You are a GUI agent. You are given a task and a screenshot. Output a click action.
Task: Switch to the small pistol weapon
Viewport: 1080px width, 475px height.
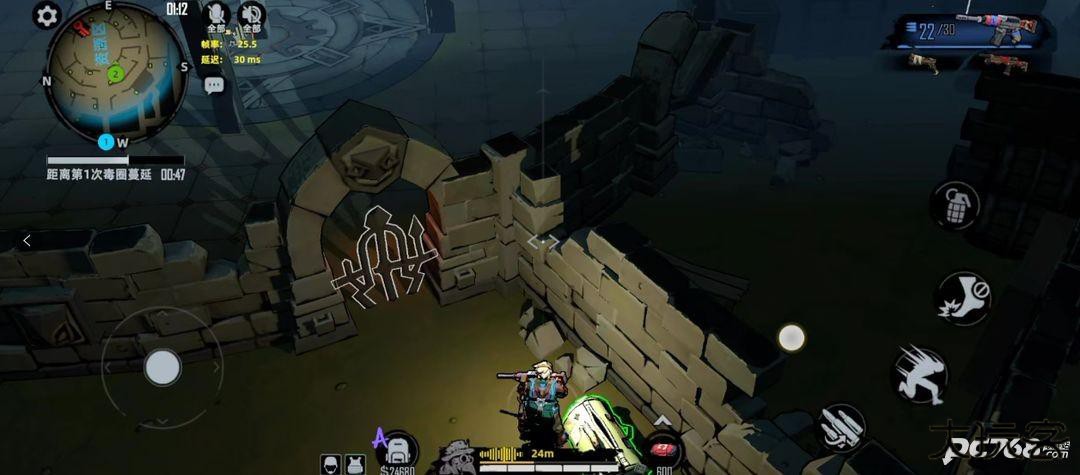[923, 64]
